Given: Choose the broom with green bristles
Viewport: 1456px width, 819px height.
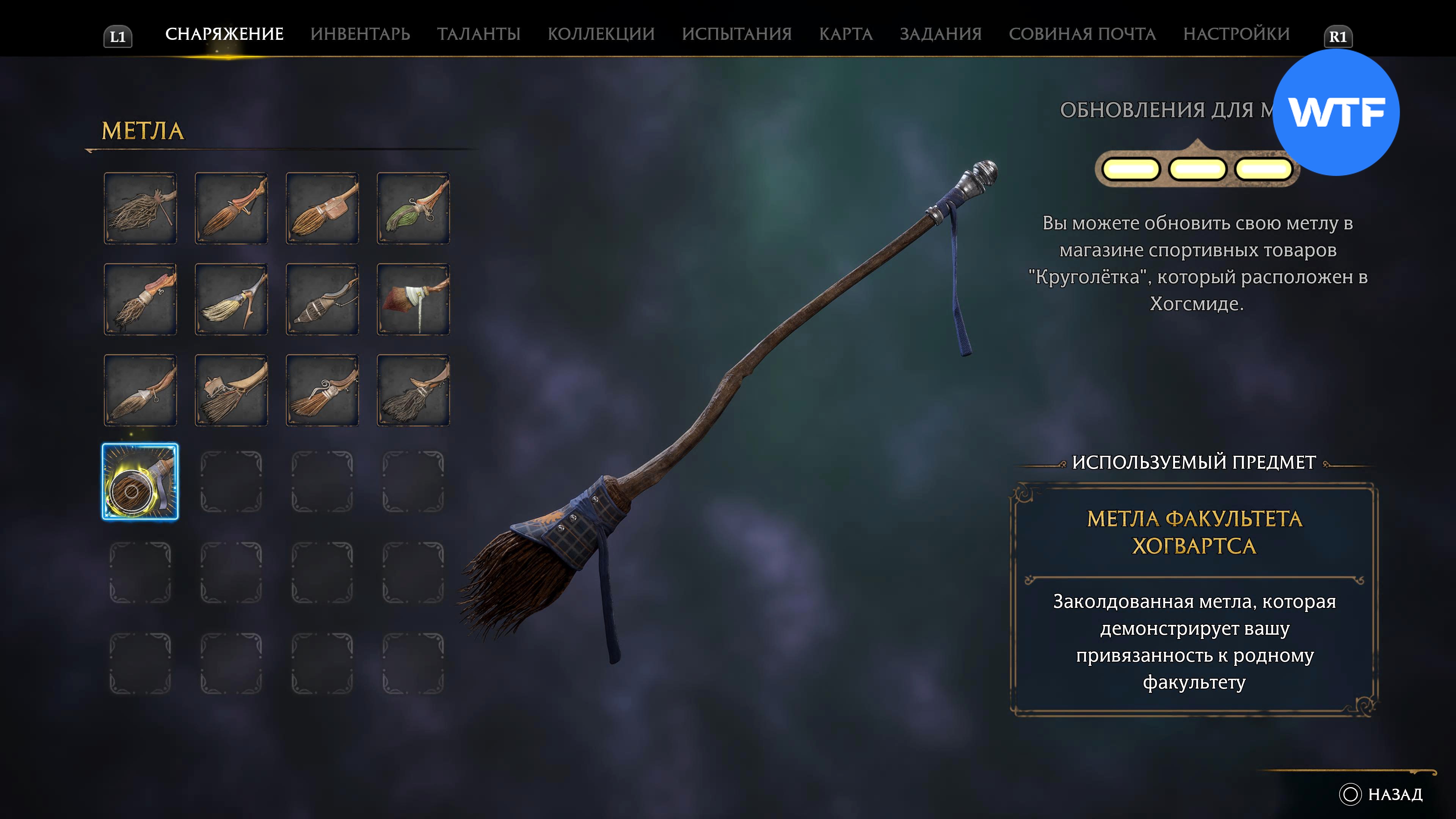Looking at the screenshot, I should [413, 209].
